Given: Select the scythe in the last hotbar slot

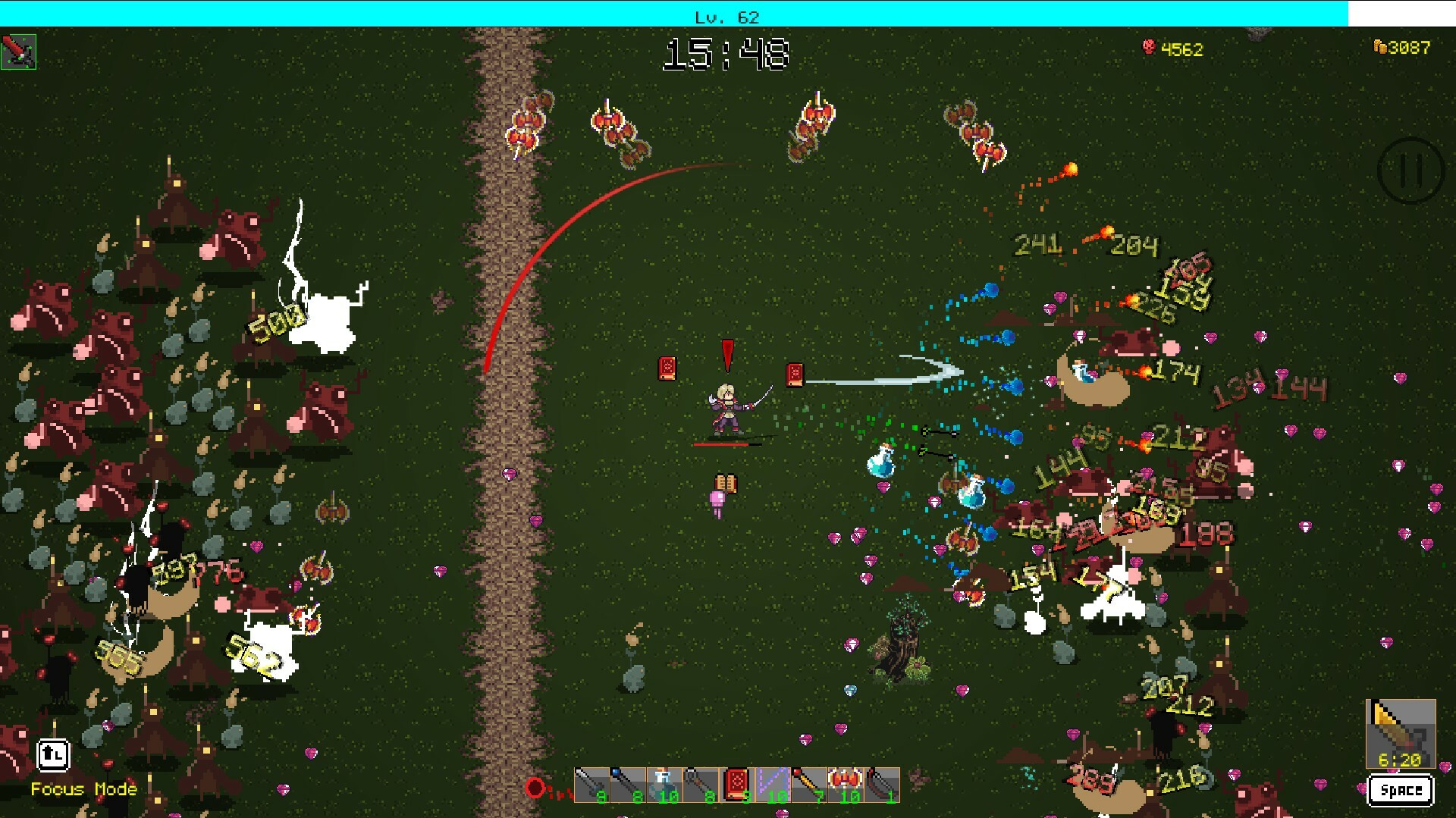Looking at the screenshot, I should pos(880,785).
